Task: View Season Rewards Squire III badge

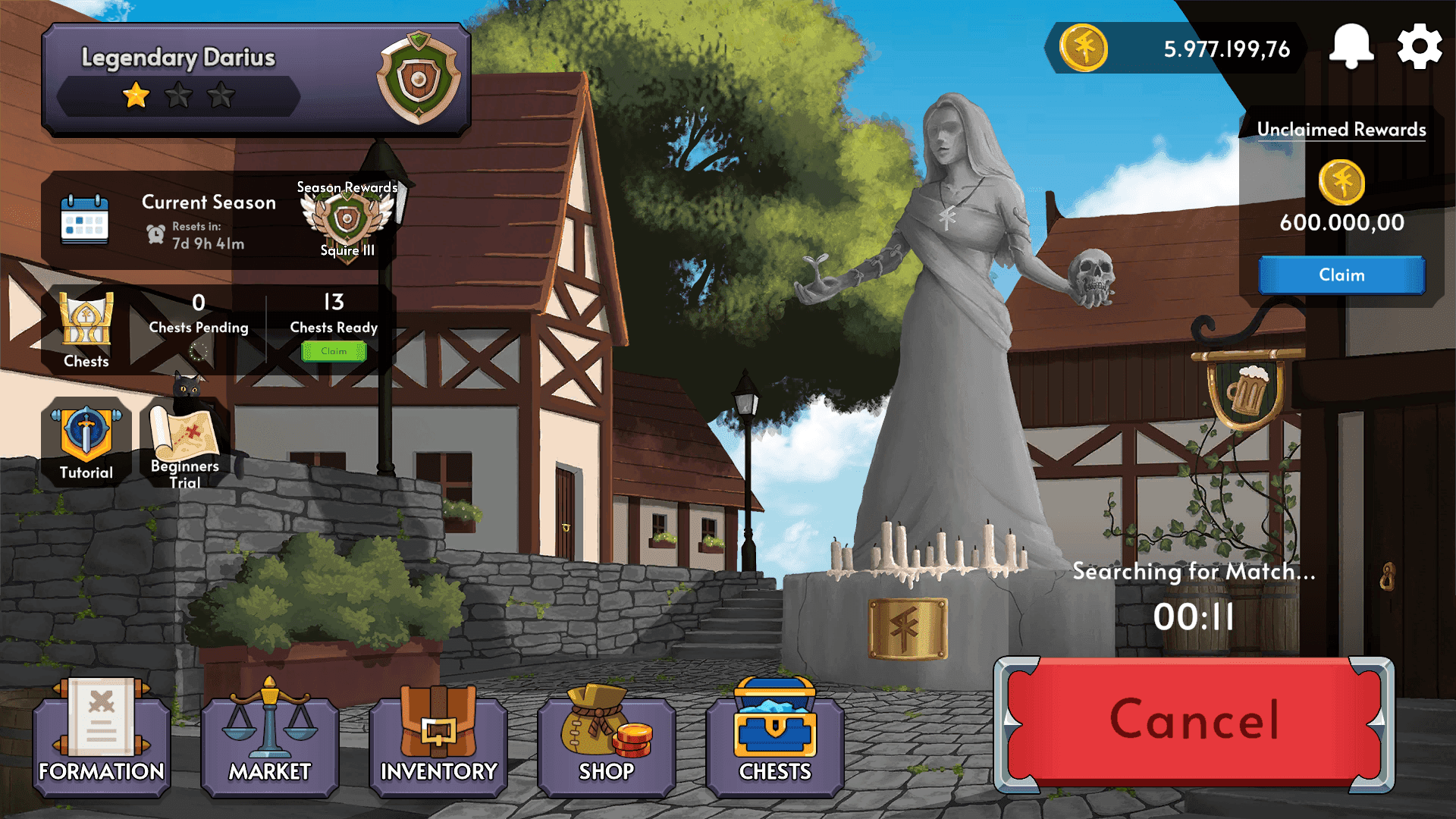Action: coord(347,220)
